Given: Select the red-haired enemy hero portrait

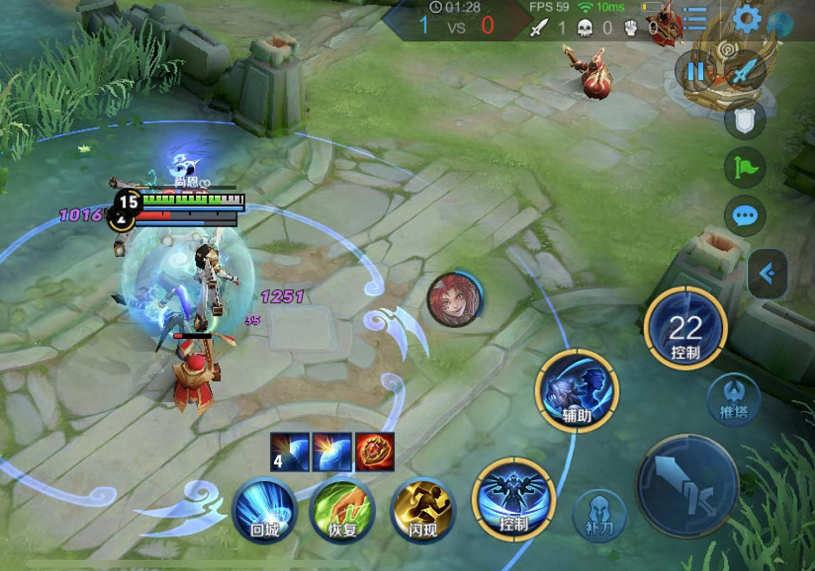Looking at the screenshot, I should click(x=454, y=300).
